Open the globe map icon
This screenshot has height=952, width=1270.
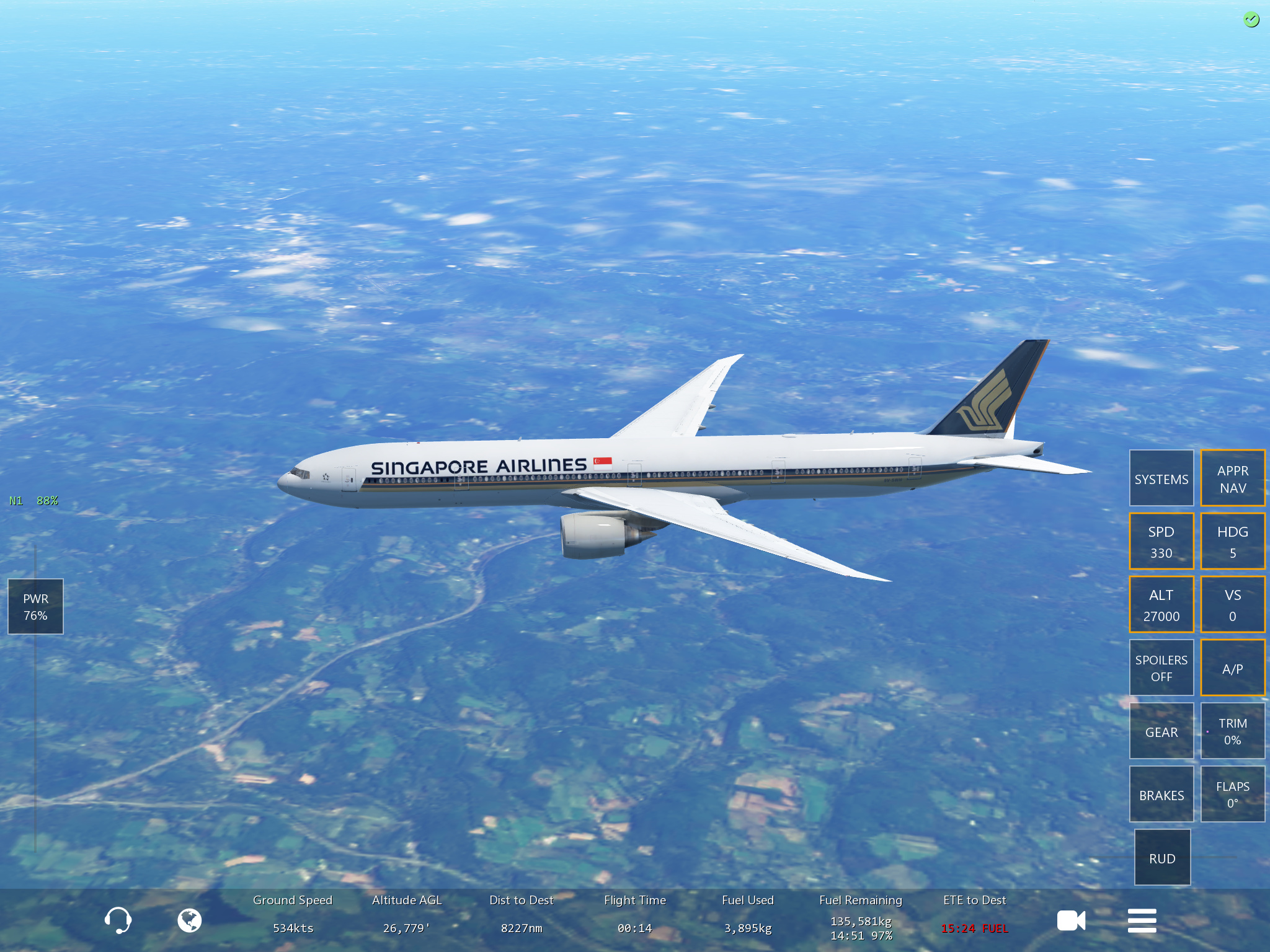pyautogui.click(x=189, y=920)
